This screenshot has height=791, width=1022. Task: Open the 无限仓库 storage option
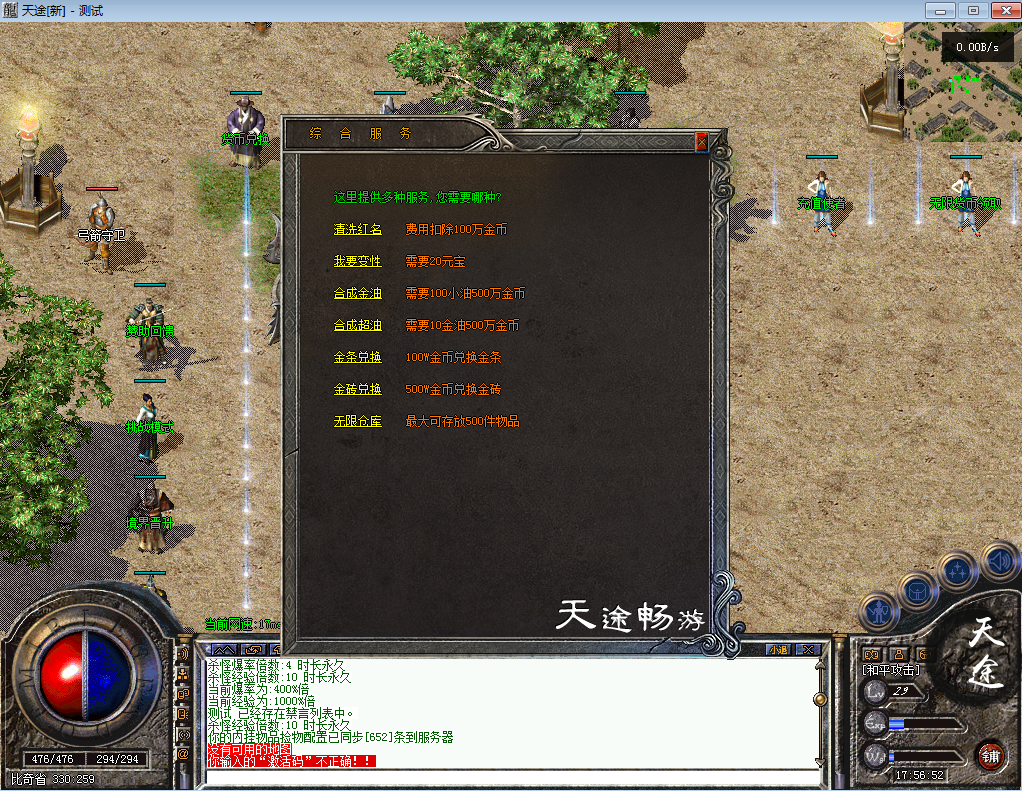point(358,422)
